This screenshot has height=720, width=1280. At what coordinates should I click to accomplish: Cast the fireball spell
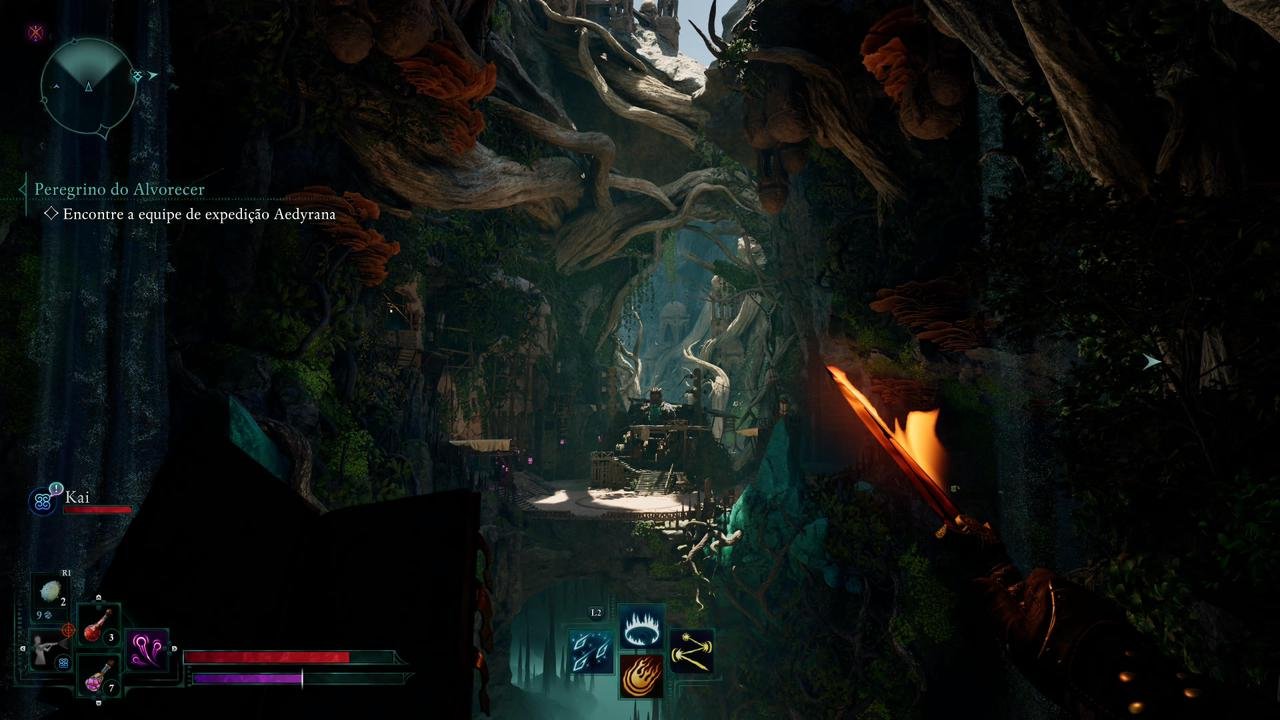tap(640, 675)
